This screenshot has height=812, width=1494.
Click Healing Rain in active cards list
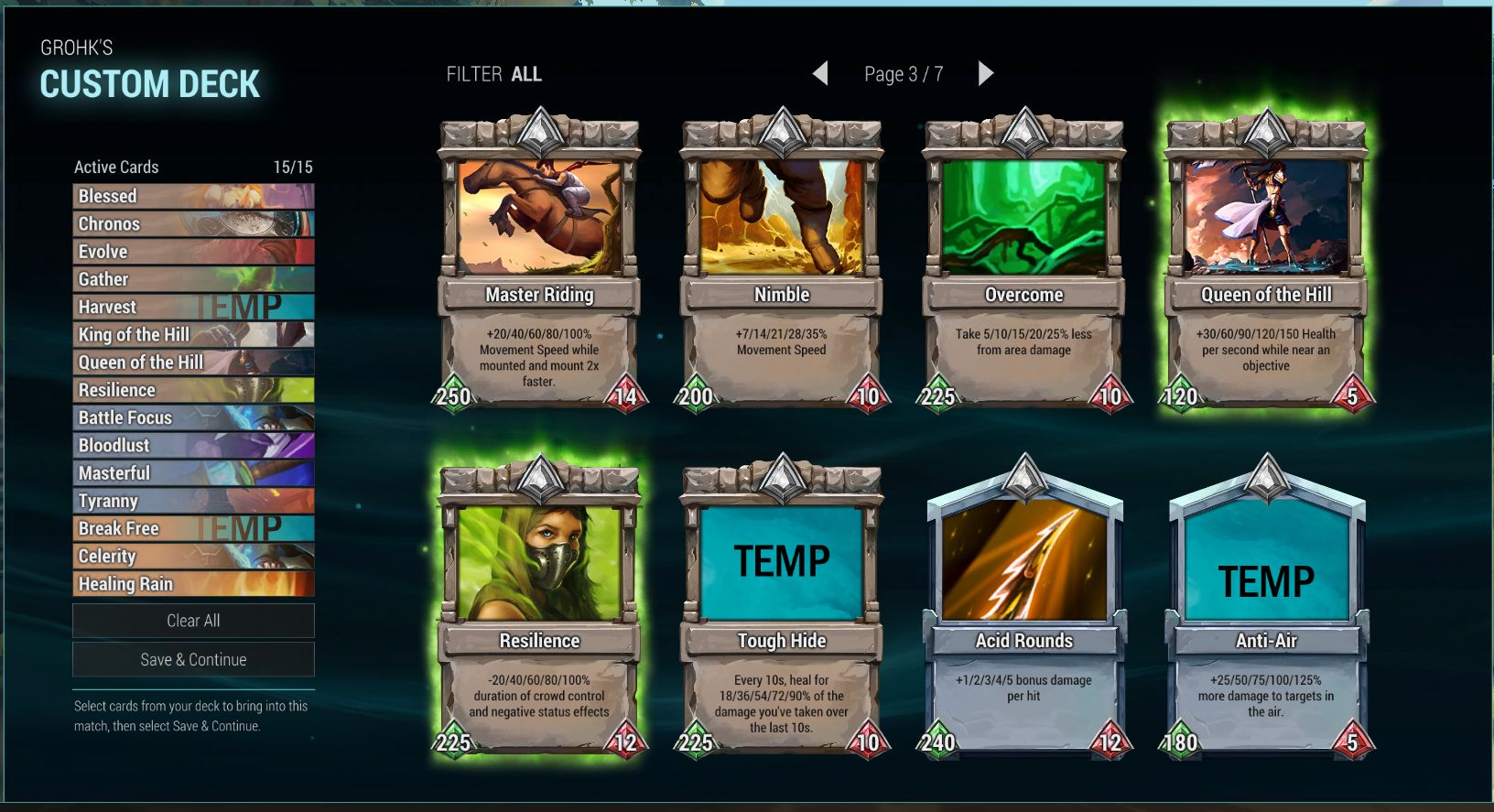[193, 583]
